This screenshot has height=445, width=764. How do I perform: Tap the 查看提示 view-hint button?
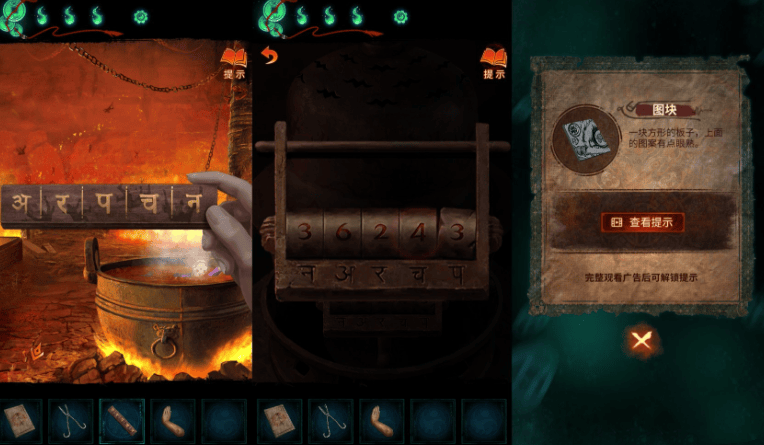pyautogui.click(x=642, y=222)
